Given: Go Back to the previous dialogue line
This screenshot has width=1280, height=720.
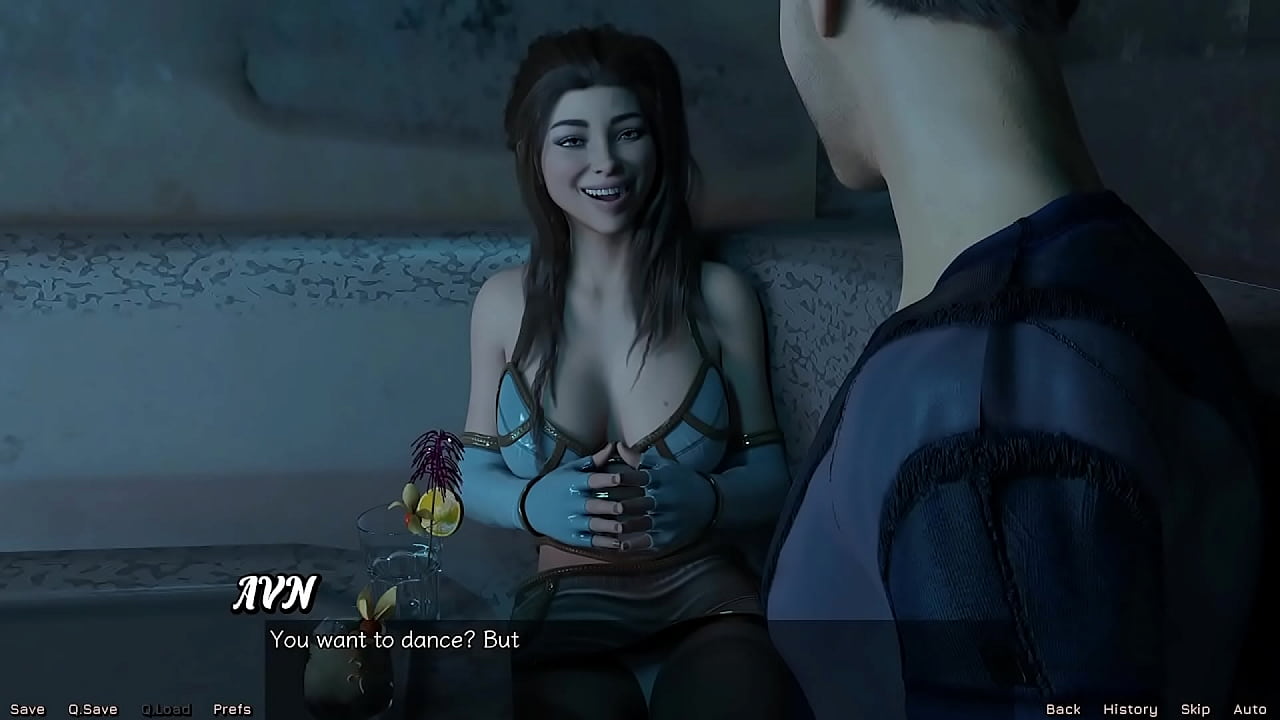Looking at the screenshot, I should point(1063,709).
